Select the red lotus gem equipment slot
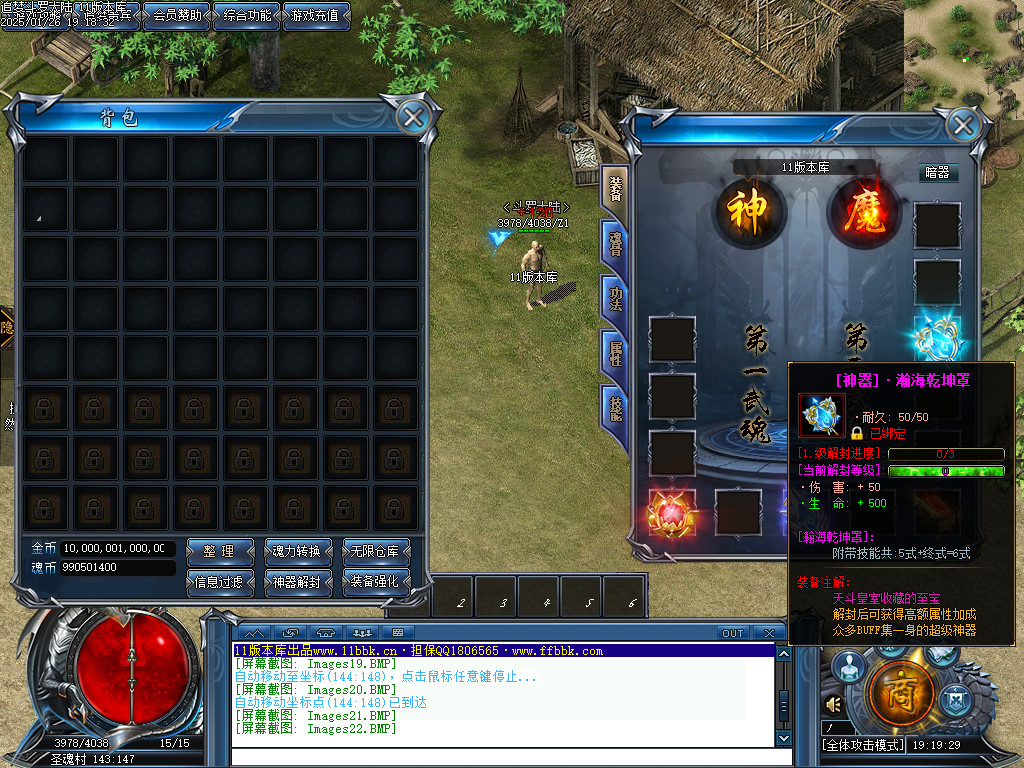Image resolution: width=1024 pixels, height=768 pixels. 671,511
